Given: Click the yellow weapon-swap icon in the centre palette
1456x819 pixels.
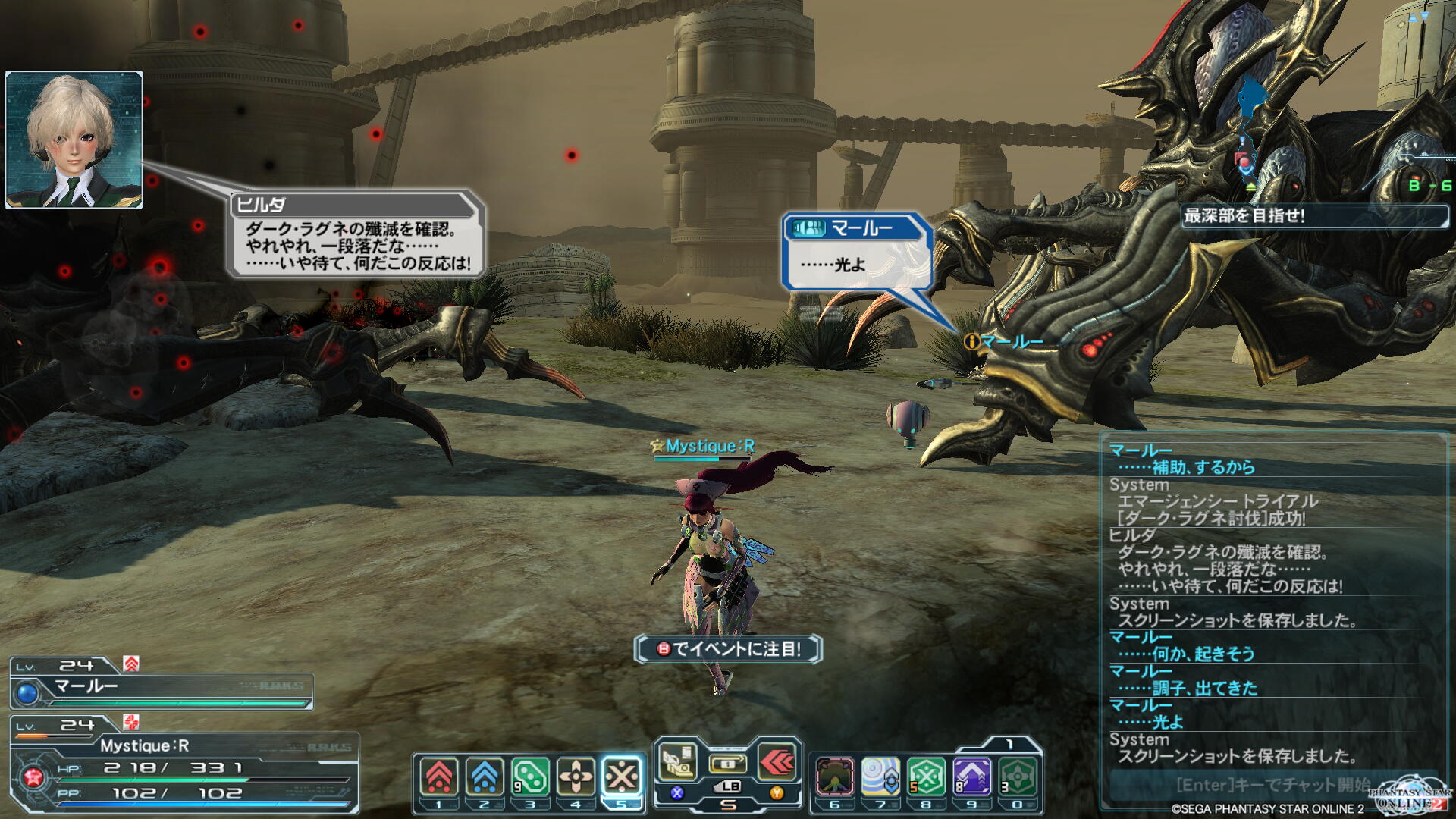Looking at the screenshot, I should 727,763.
